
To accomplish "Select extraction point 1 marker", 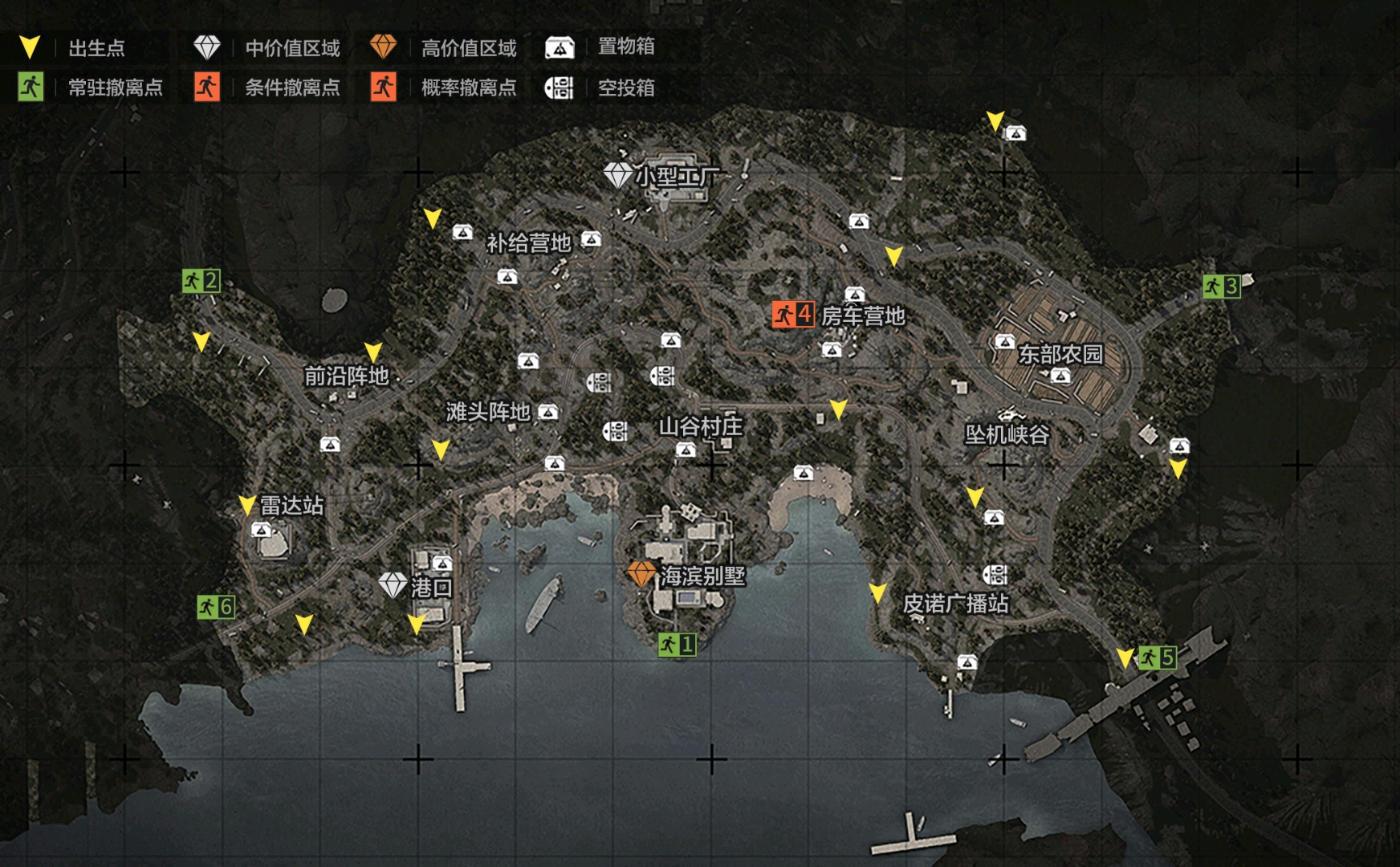I will click(677, 644).
